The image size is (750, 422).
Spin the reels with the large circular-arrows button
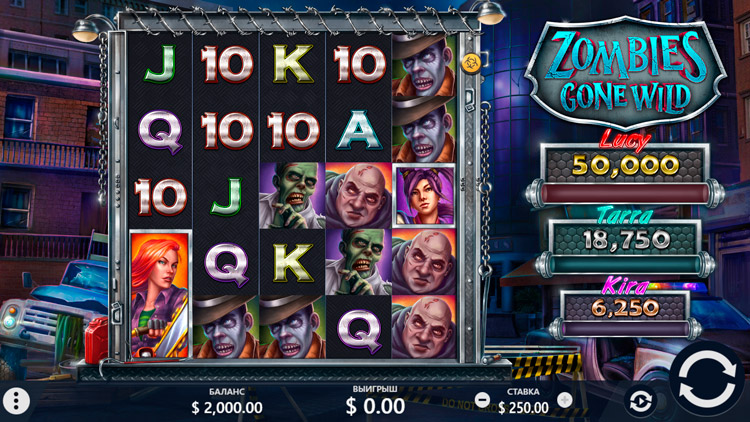709,379
